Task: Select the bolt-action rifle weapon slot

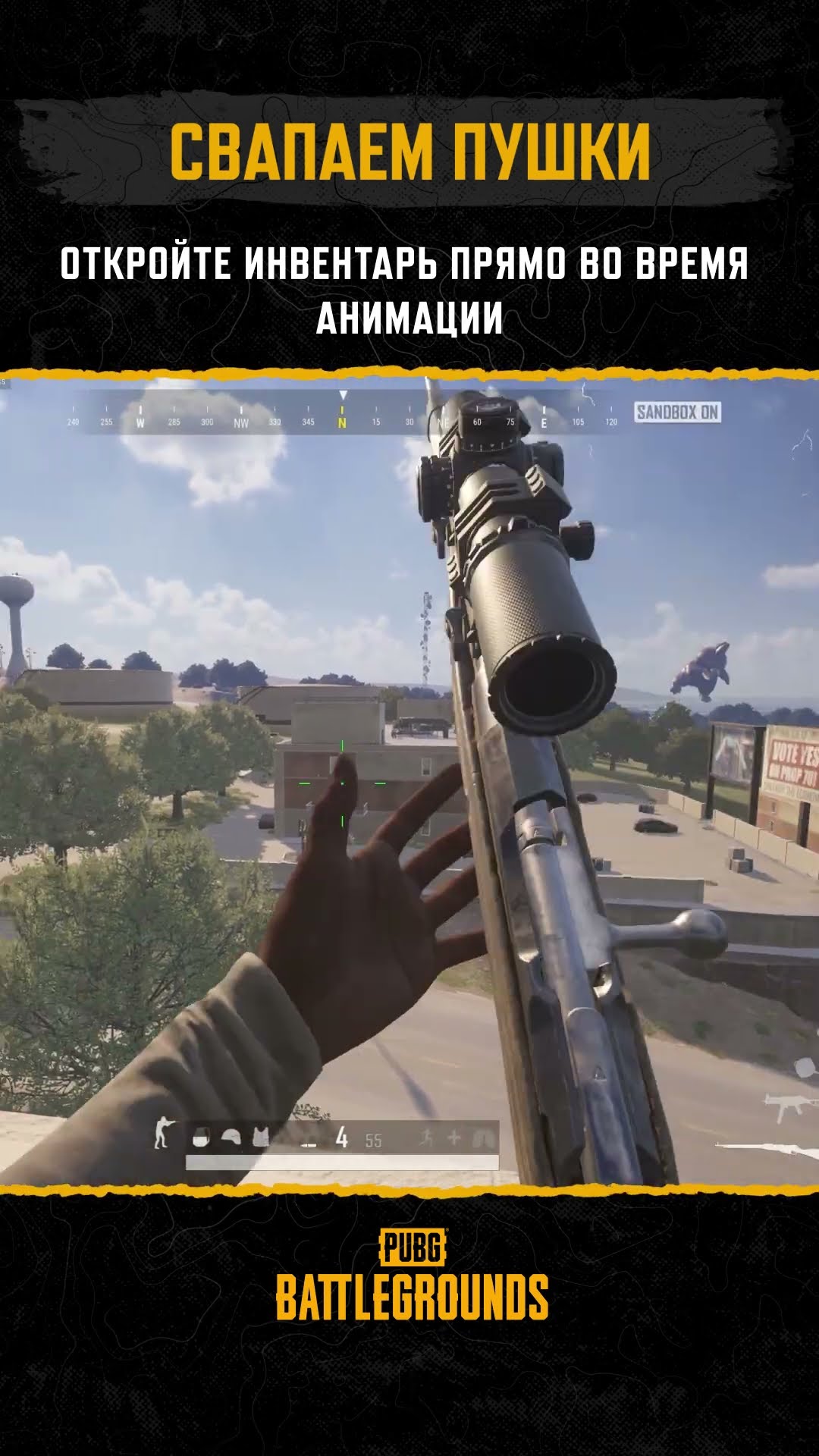Action: tap(766, 1150)
